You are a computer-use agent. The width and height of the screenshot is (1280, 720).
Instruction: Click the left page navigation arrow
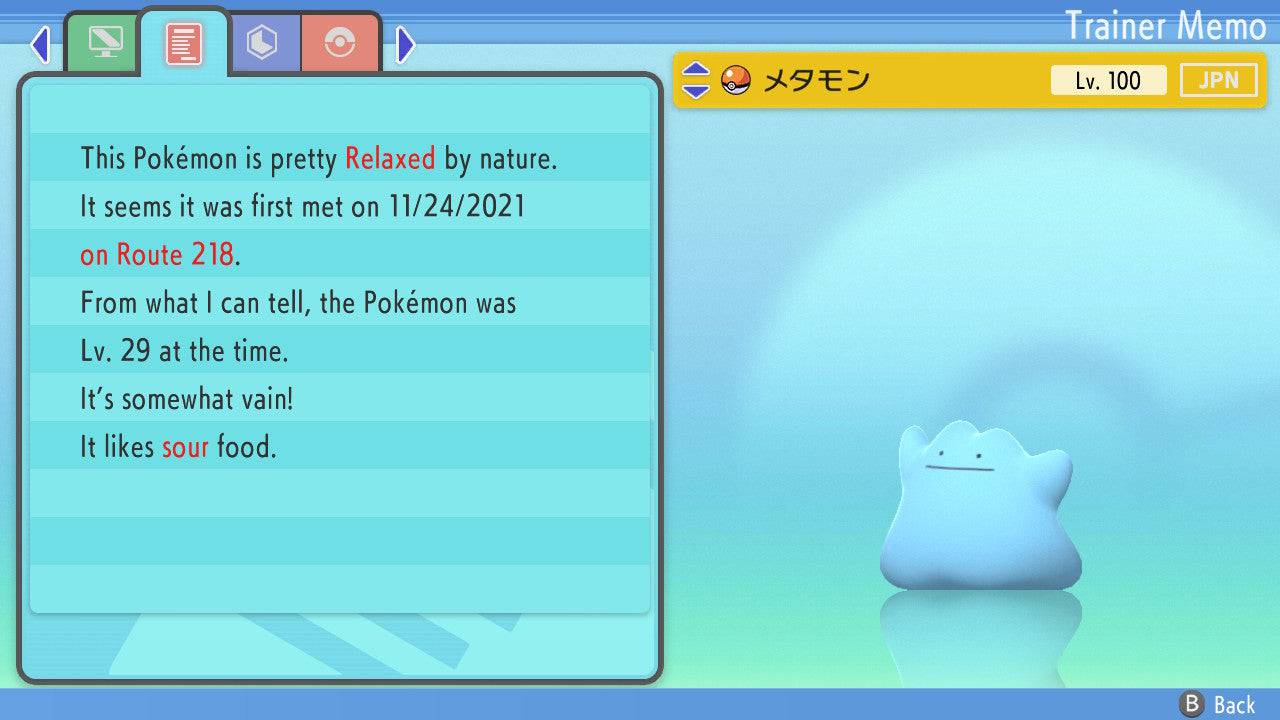[x=40, y=43]
